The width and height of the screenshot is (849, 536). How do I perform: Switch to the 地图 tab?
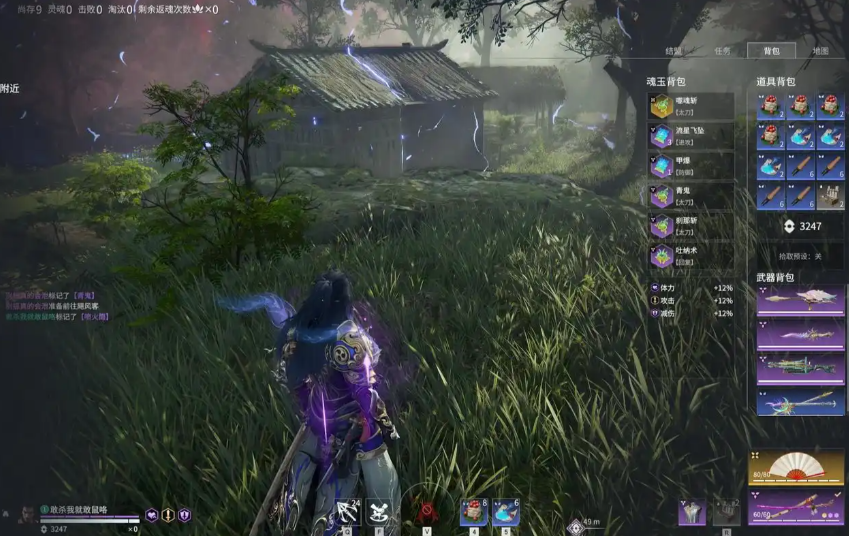click(820, 50)
